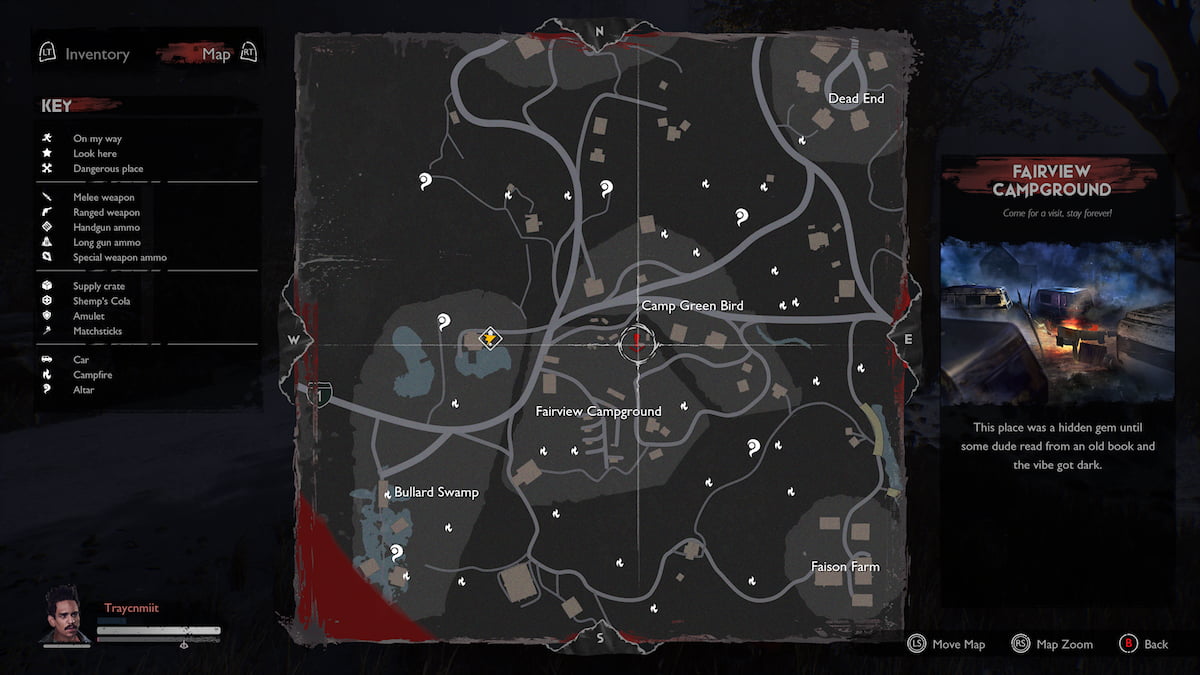Screen dimensions: 1200x675
Task: Switch to the Inventory tab
Action: (x=97, y=54)
